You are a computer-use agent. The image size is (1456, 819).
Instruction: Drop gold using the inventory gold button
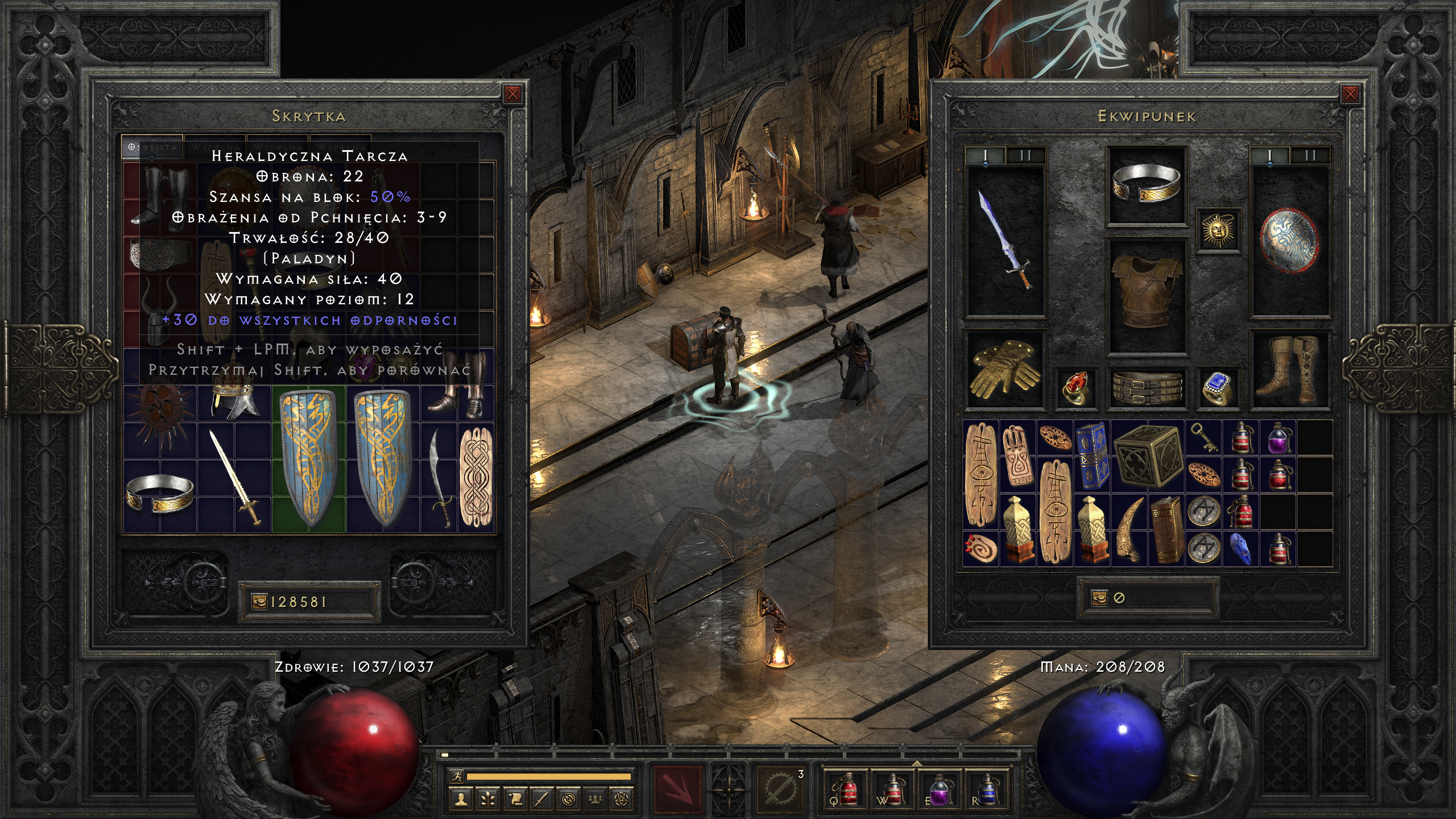[1099, 598]
